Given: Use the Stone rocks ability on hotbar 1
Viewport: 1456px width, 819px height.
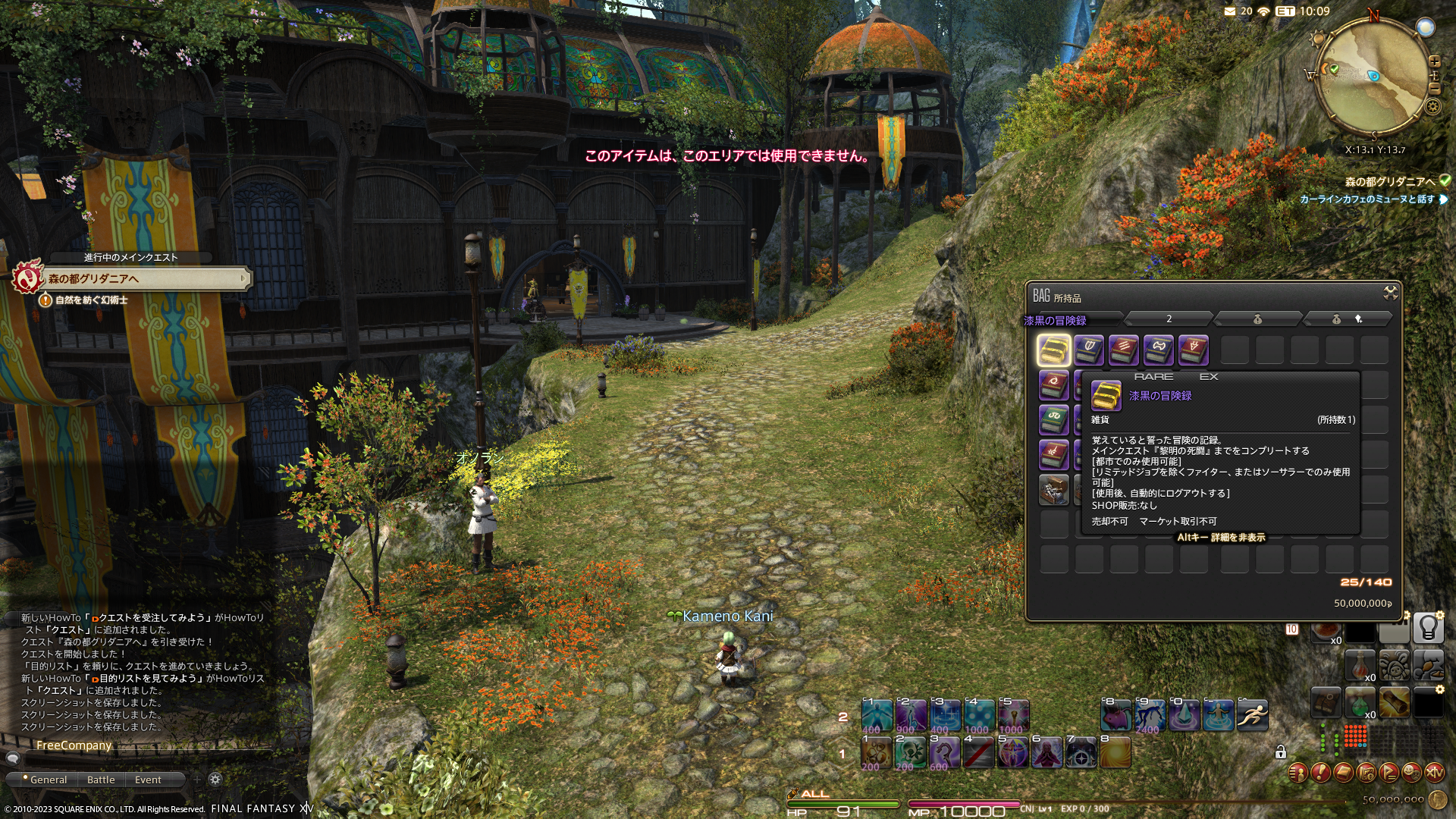Looking at the screenshot, I should 875,753.
